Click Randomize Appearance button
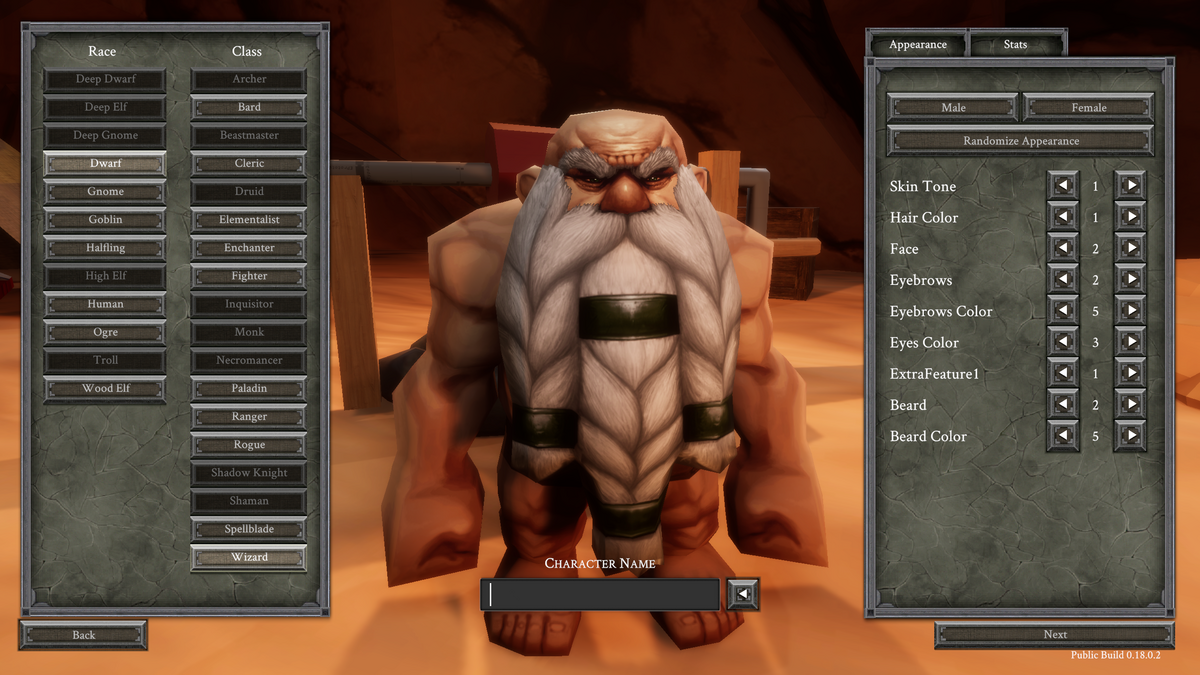1200x675 pixels. 1021,141
